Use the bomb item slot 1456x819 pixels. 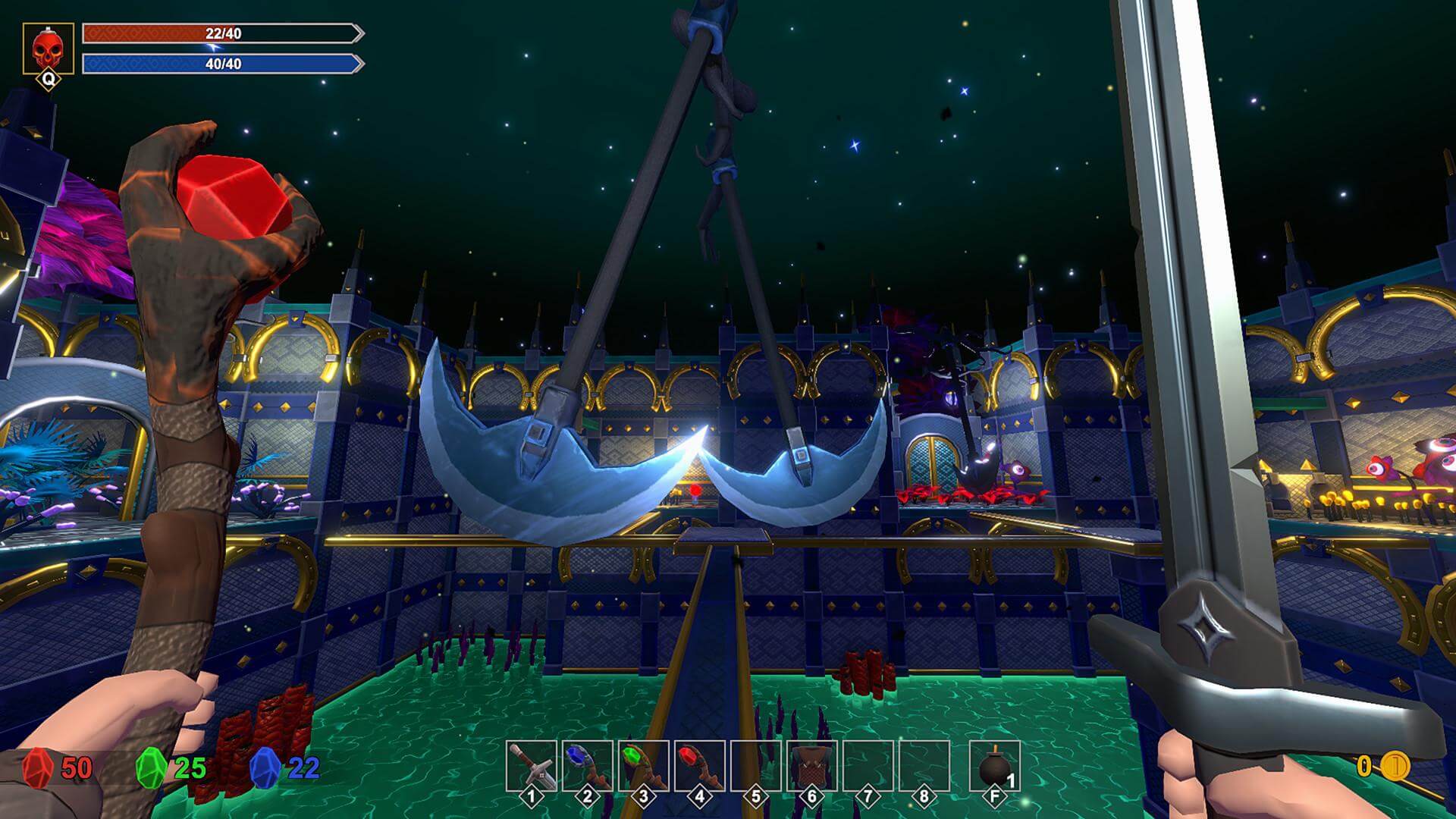(x=994, y=767)
